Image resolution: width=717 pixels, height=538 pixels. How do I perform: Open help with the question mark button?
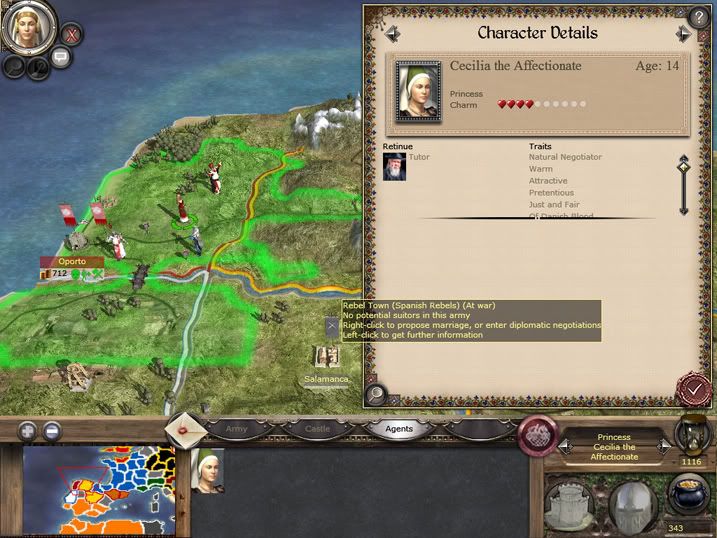(697, 16)
